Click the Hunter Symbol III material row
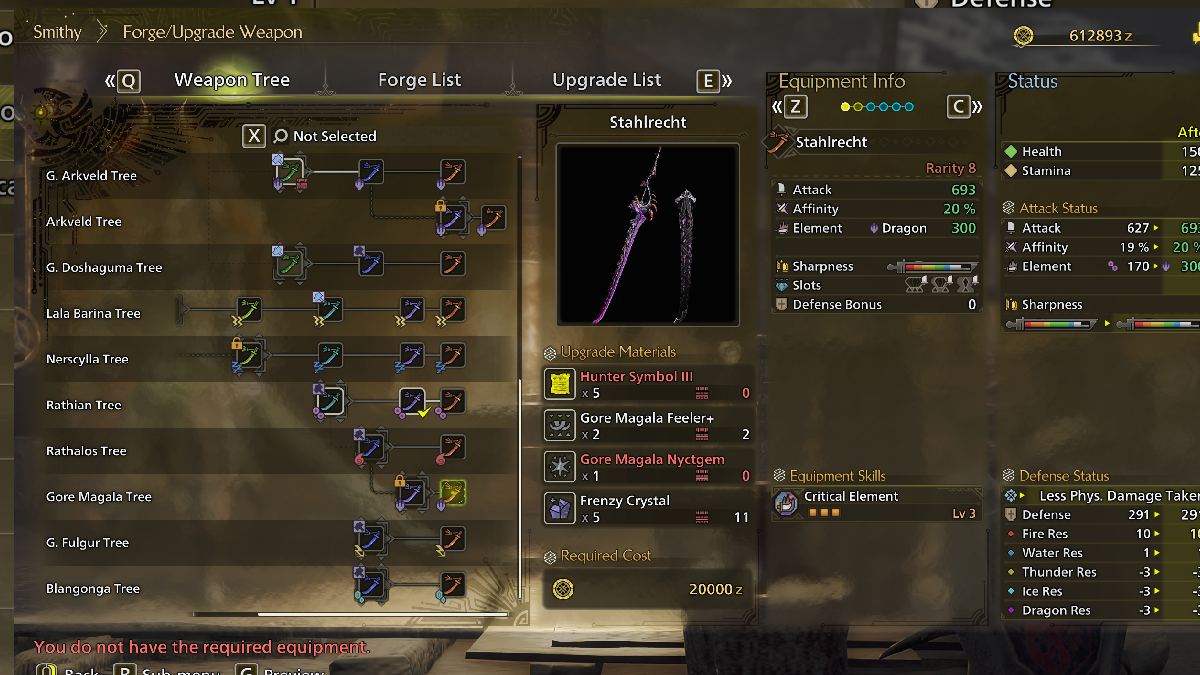Image resolution: width=1200 pixels, height=675 pixels. [648, 385]
